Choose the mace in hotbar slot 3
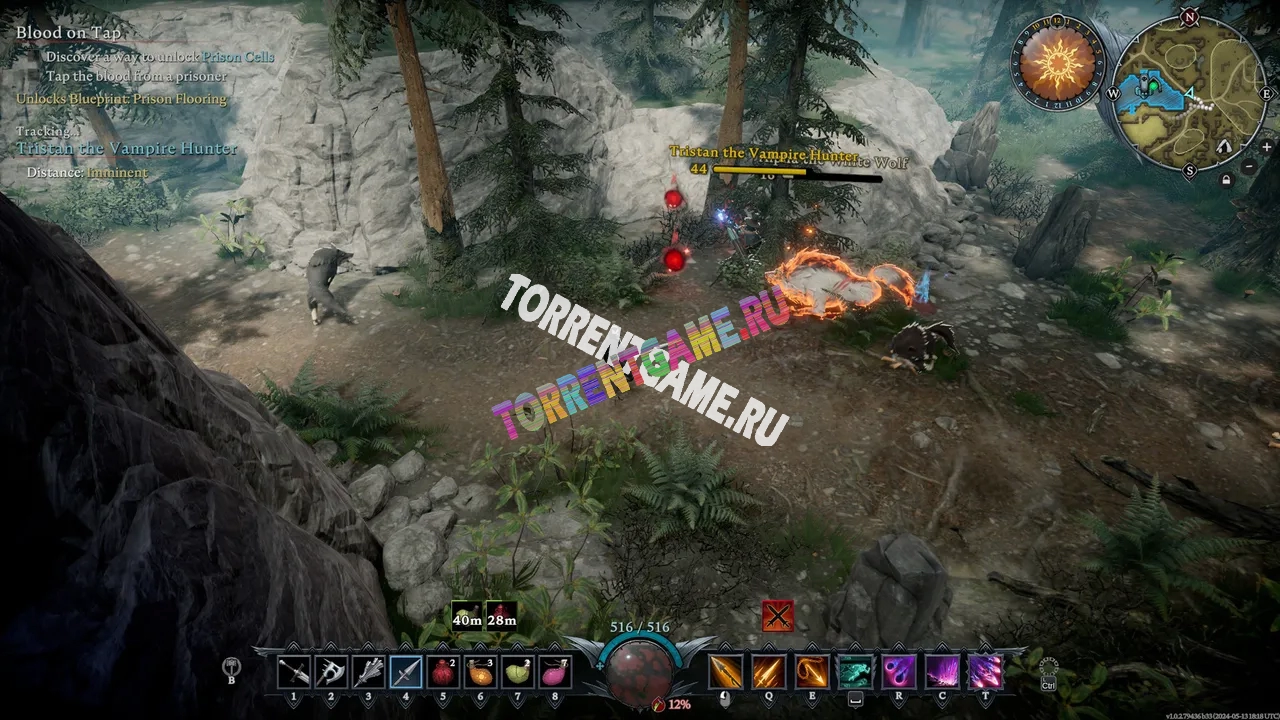This screenshot has width=1280, height=720. 368,671
